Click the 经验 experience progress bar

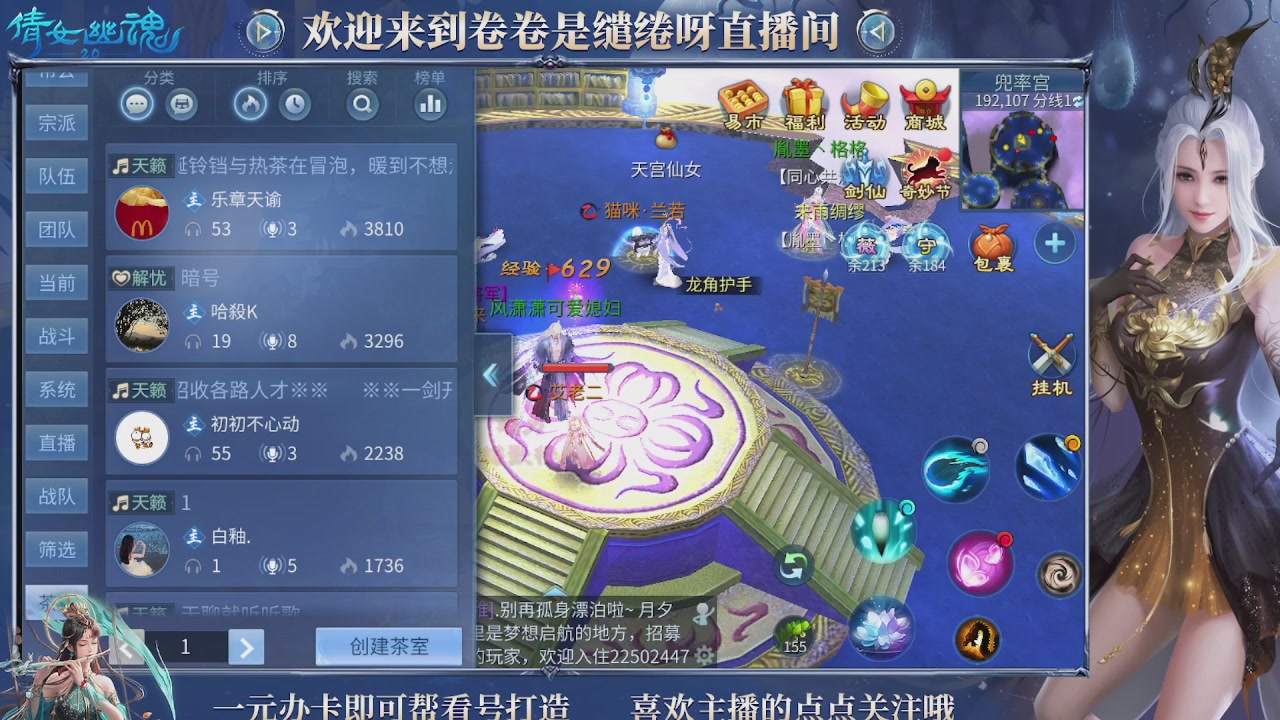pos(555,266)
